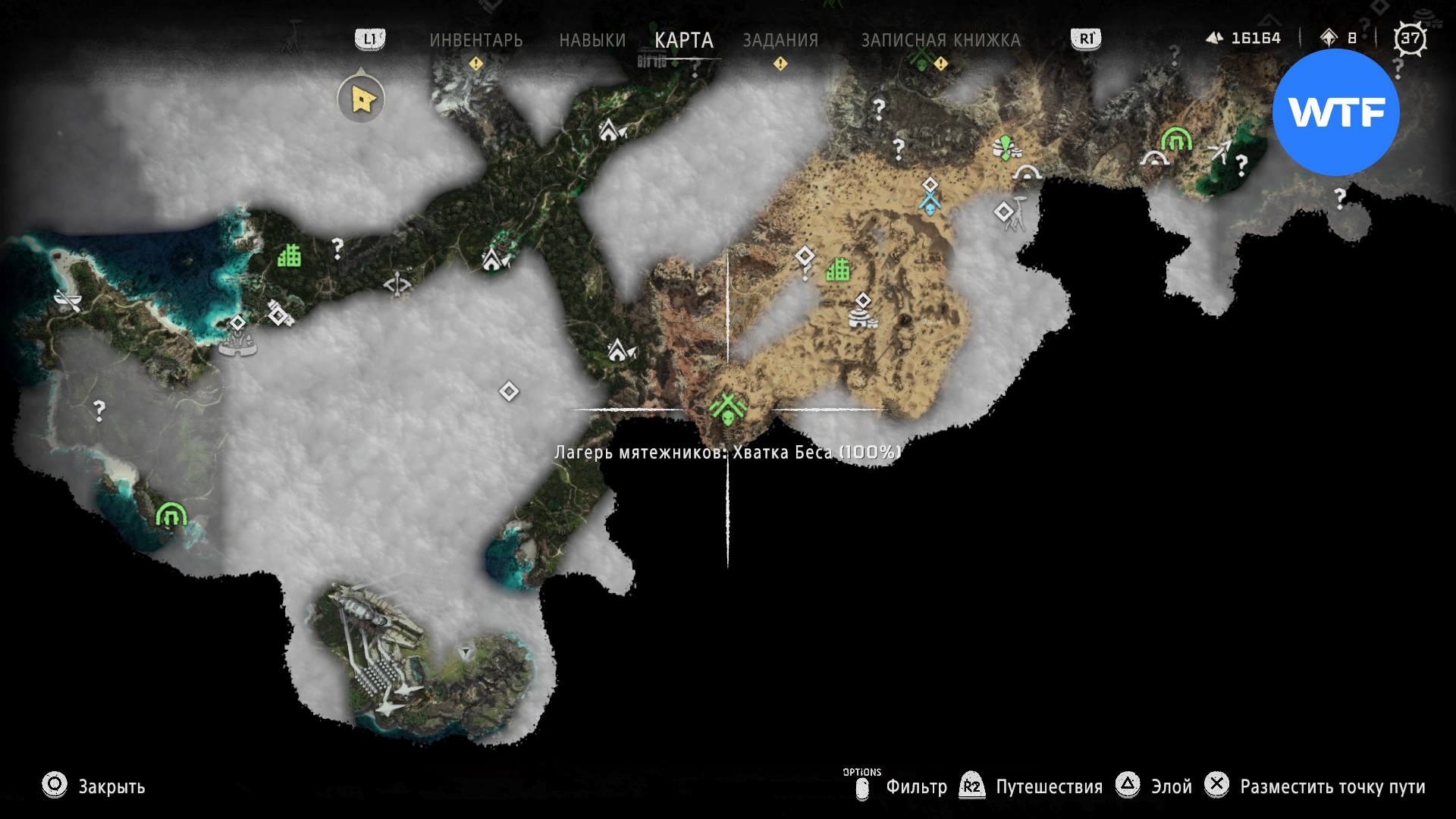Click the yellow player arrow marker
Screen dimensions: 1456x819
[x=362, y=99]
